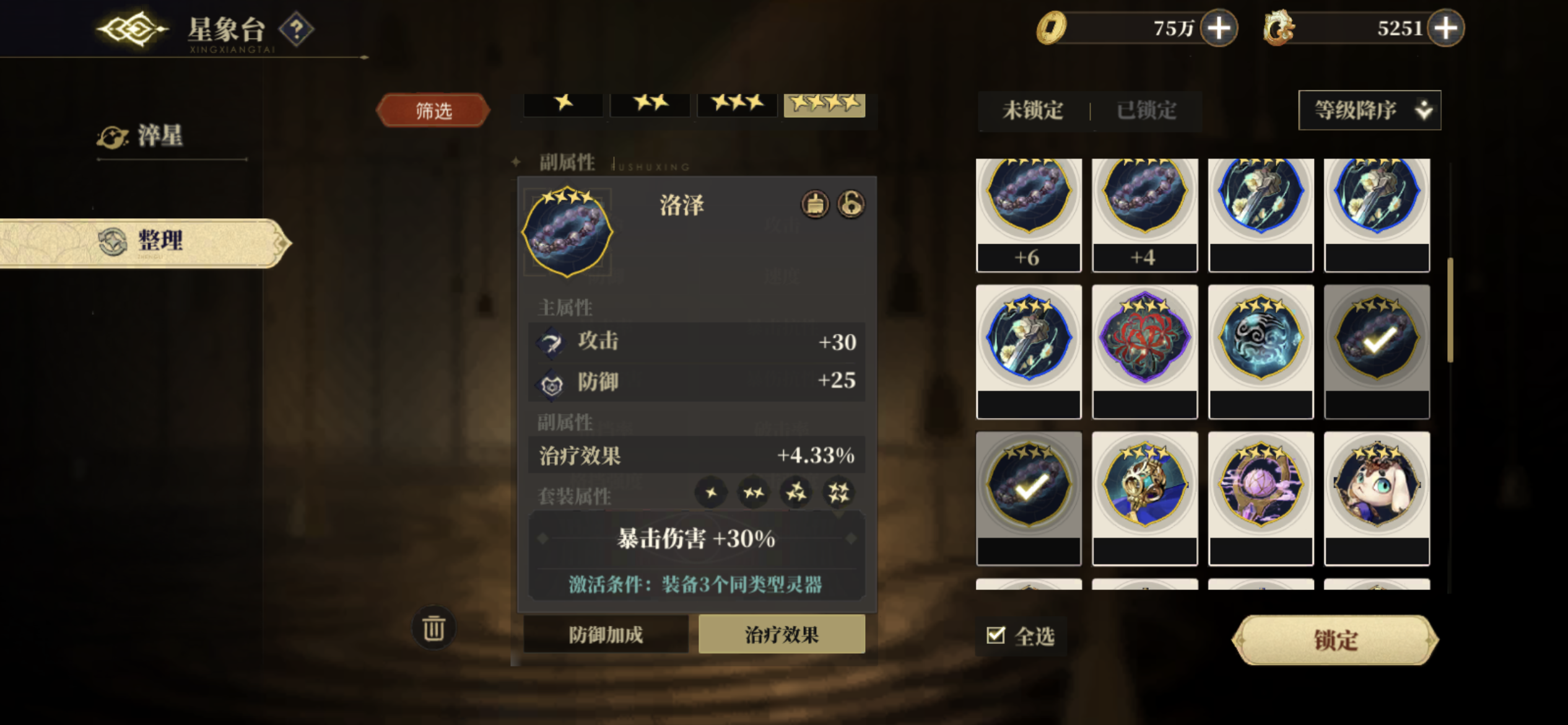Select the 治疗效果 tab at the bottom
Viewport: 1568px width, 725px height.
(783, 635)
